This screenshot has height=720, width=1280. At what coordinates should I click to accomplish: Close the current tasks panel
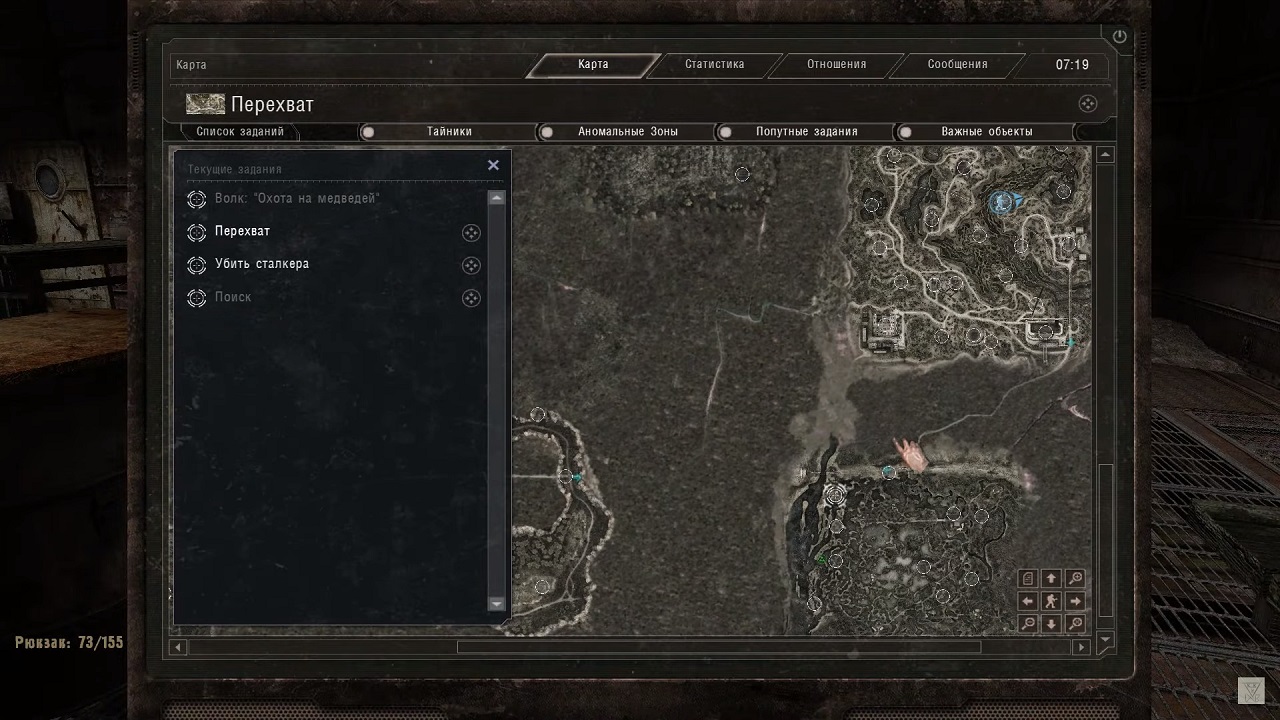click(x=493, y=166)
